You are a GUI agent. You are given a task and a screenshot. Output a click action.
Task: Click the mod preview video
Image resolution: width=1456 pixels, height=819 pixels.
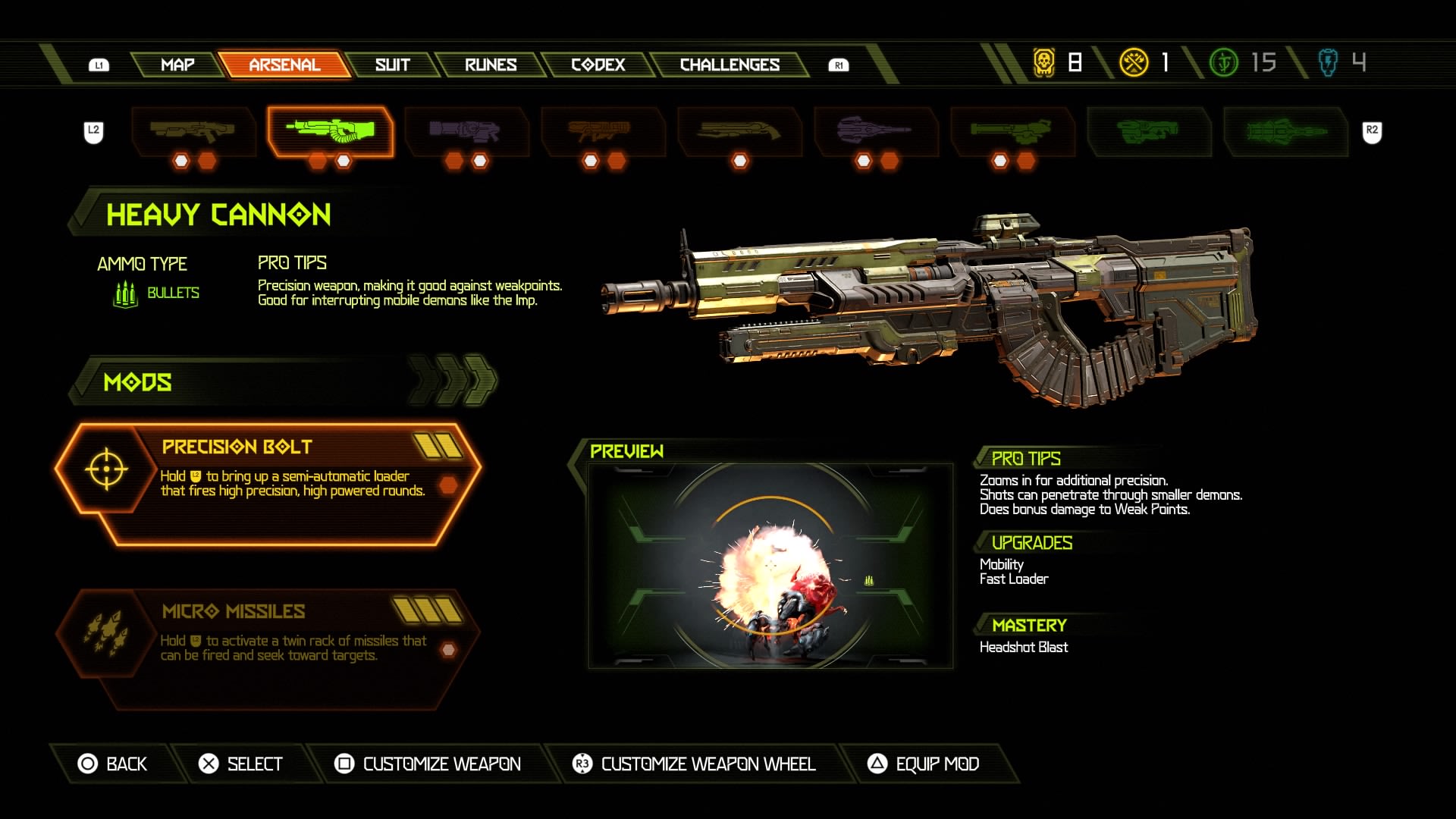click(x=770, y=566)
